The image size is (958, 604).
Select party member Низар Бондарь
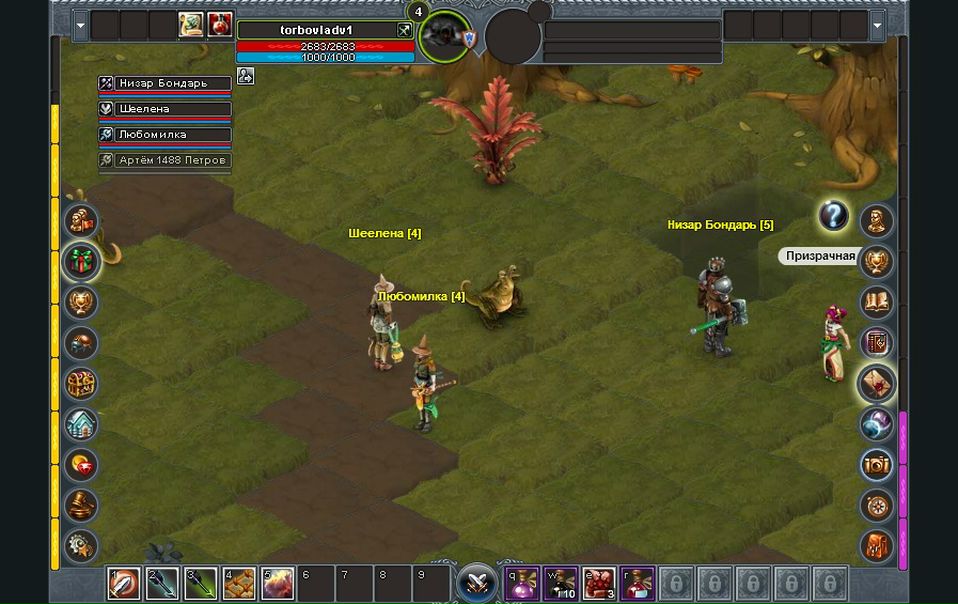(165, 83)
